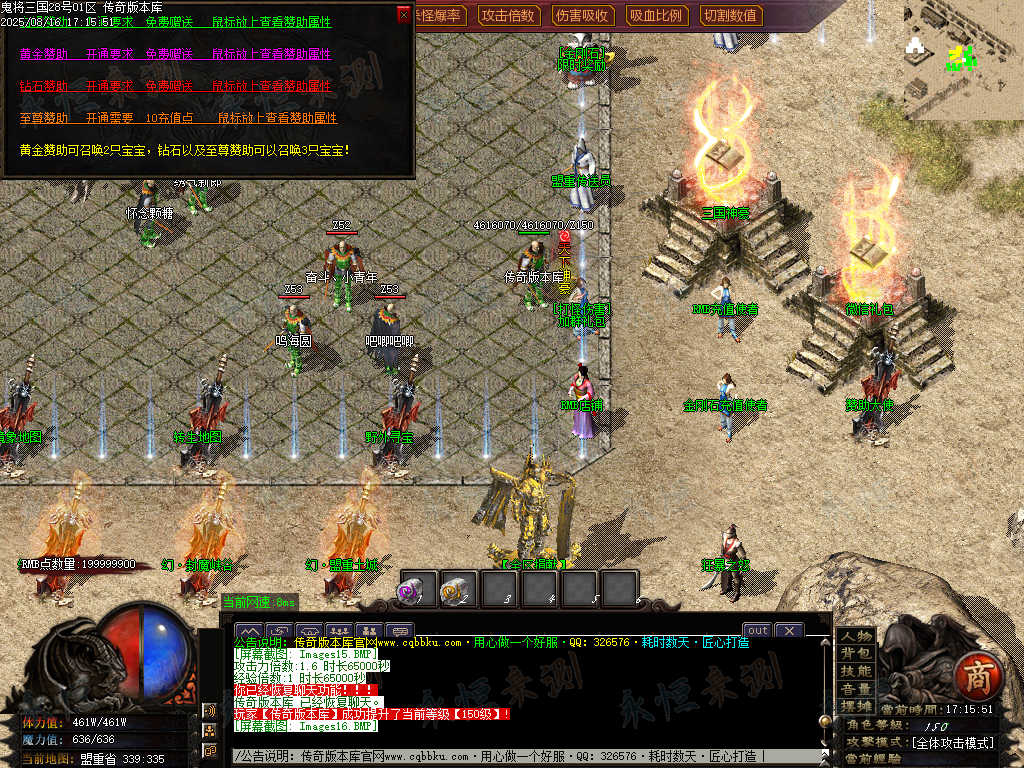Select the purple item in hotbar slot 1
Viewport: 1024px width, 768px height.
419,588
